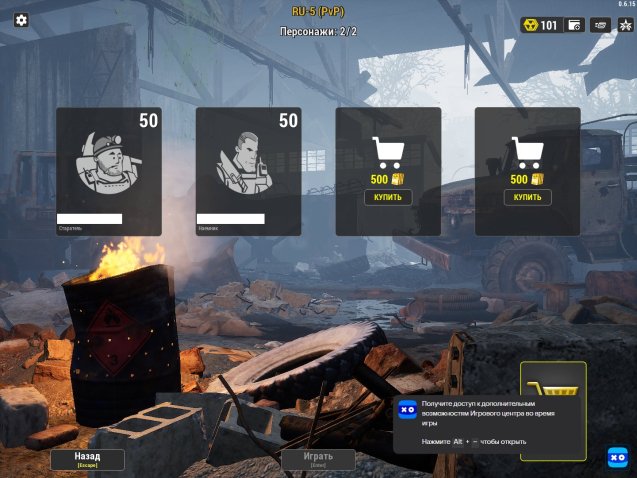Go back with the Назад button
The height and width of the screenshot is (478, 637).
(88, 459)
